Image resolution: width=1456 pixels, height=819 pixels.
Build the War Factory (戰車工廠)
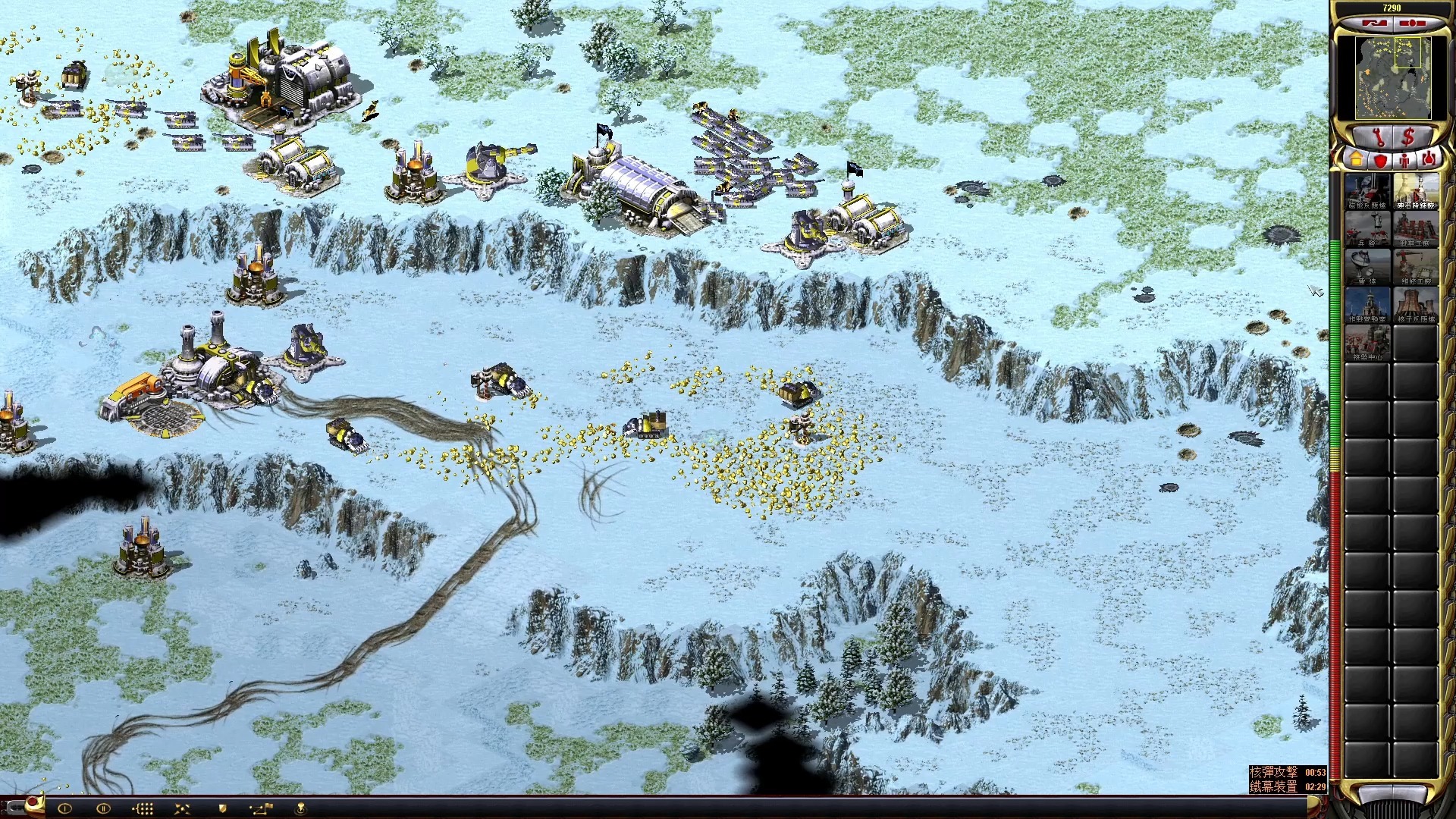[x=1416, y=229]
